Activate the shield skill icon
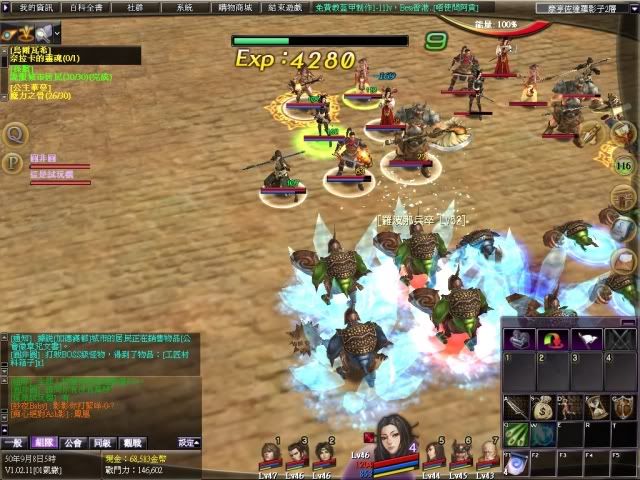The width and height of the screenshot is (640, 480). (x=623, y=406)
